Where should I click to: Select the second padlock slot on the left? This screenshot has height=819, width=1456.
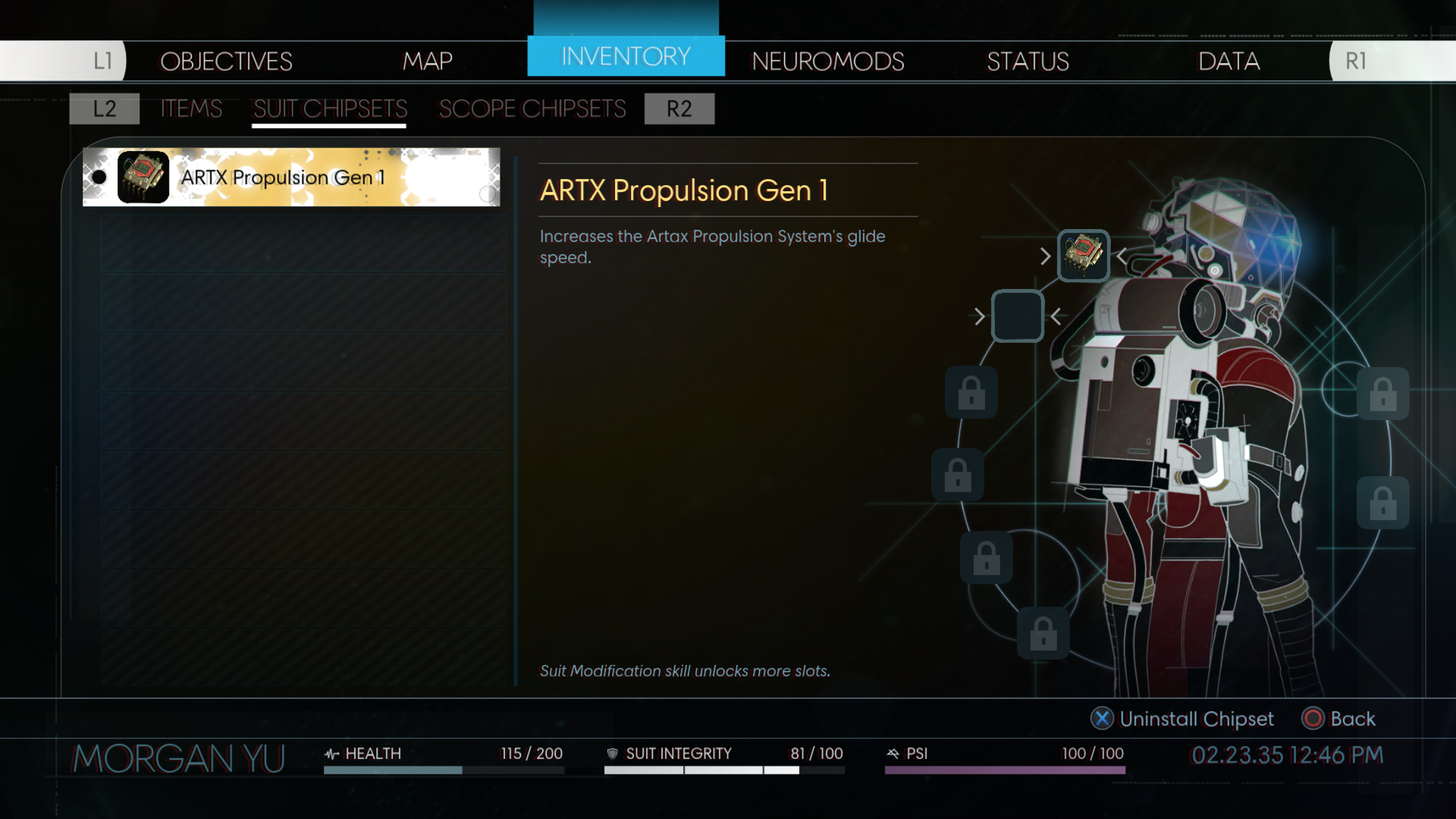coord(959,474)
